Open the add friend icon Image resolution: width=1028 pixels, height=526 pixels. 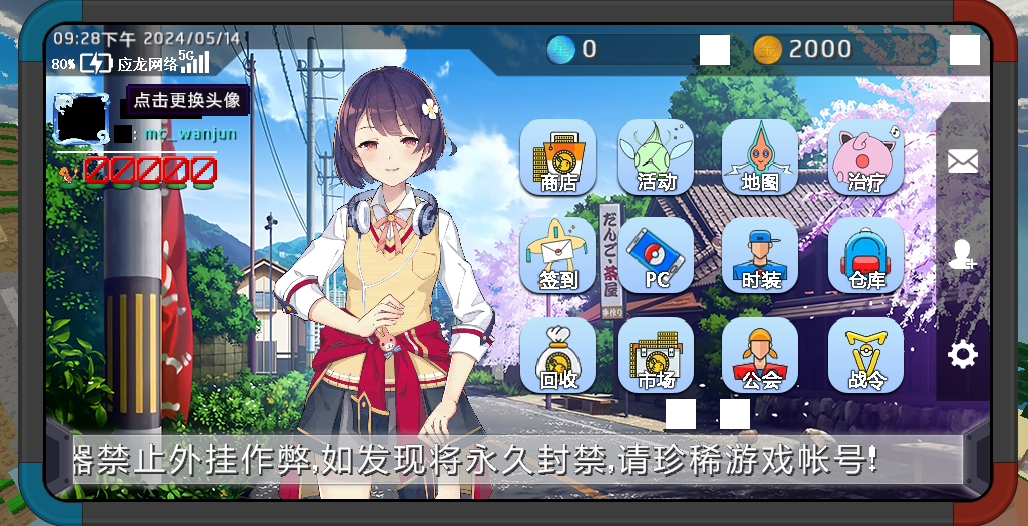tap(963, 256)
